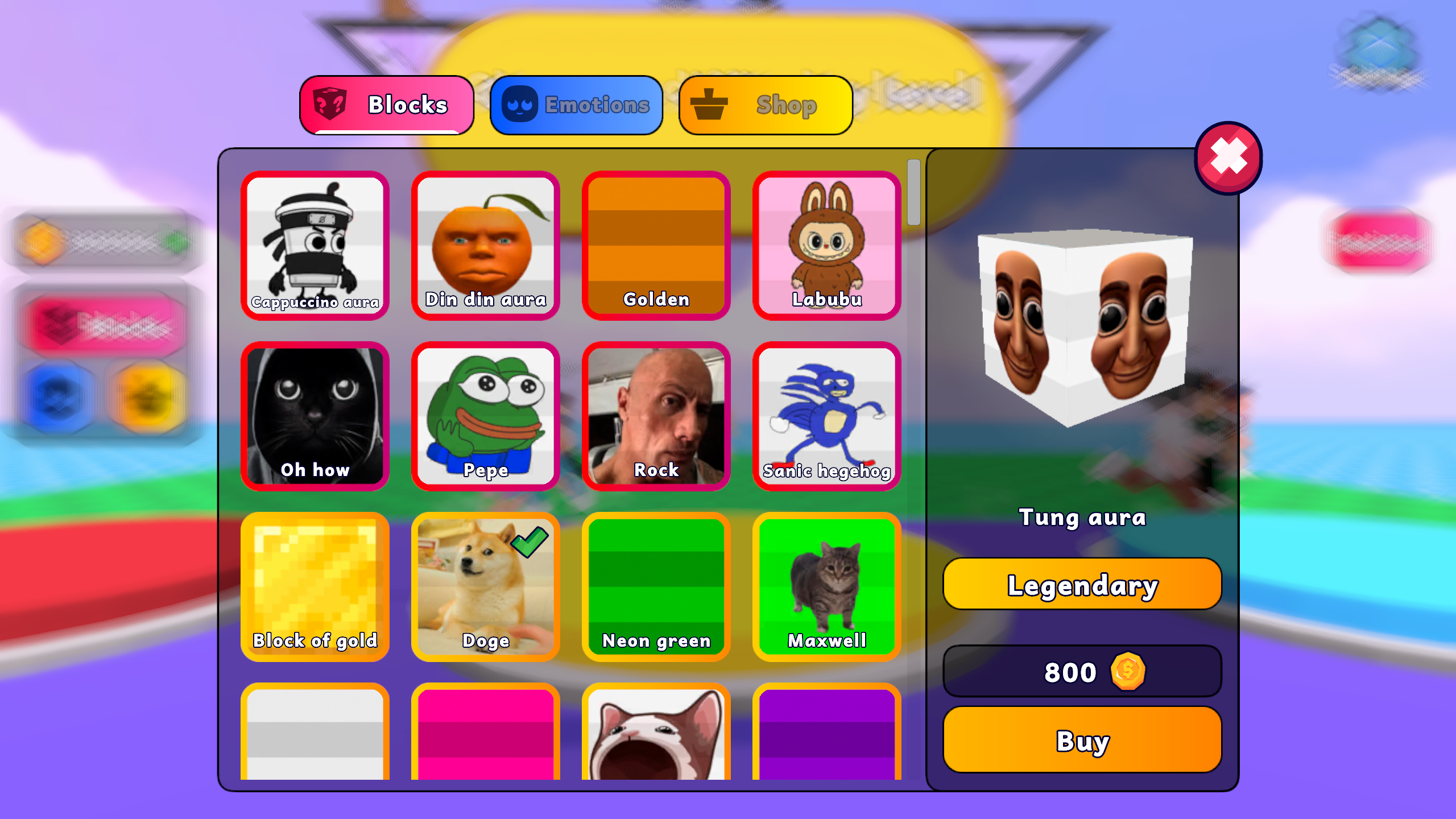Switch to the Emotions tab
Viewport: 1456px width, 819px height.
[576, 104]
